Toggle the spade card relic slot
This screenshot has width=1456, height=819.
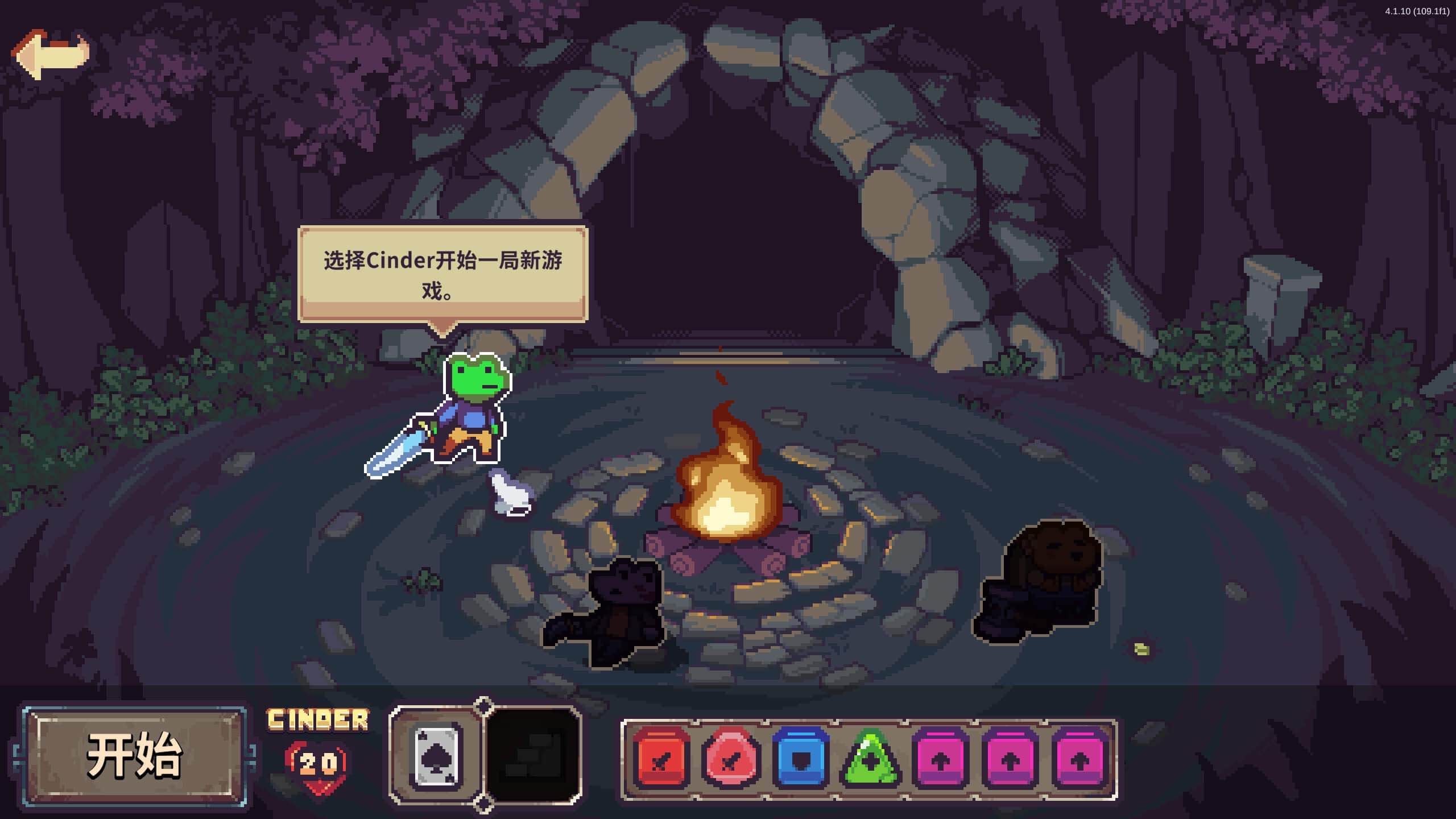pyautogui.click(x=438, y=754)
